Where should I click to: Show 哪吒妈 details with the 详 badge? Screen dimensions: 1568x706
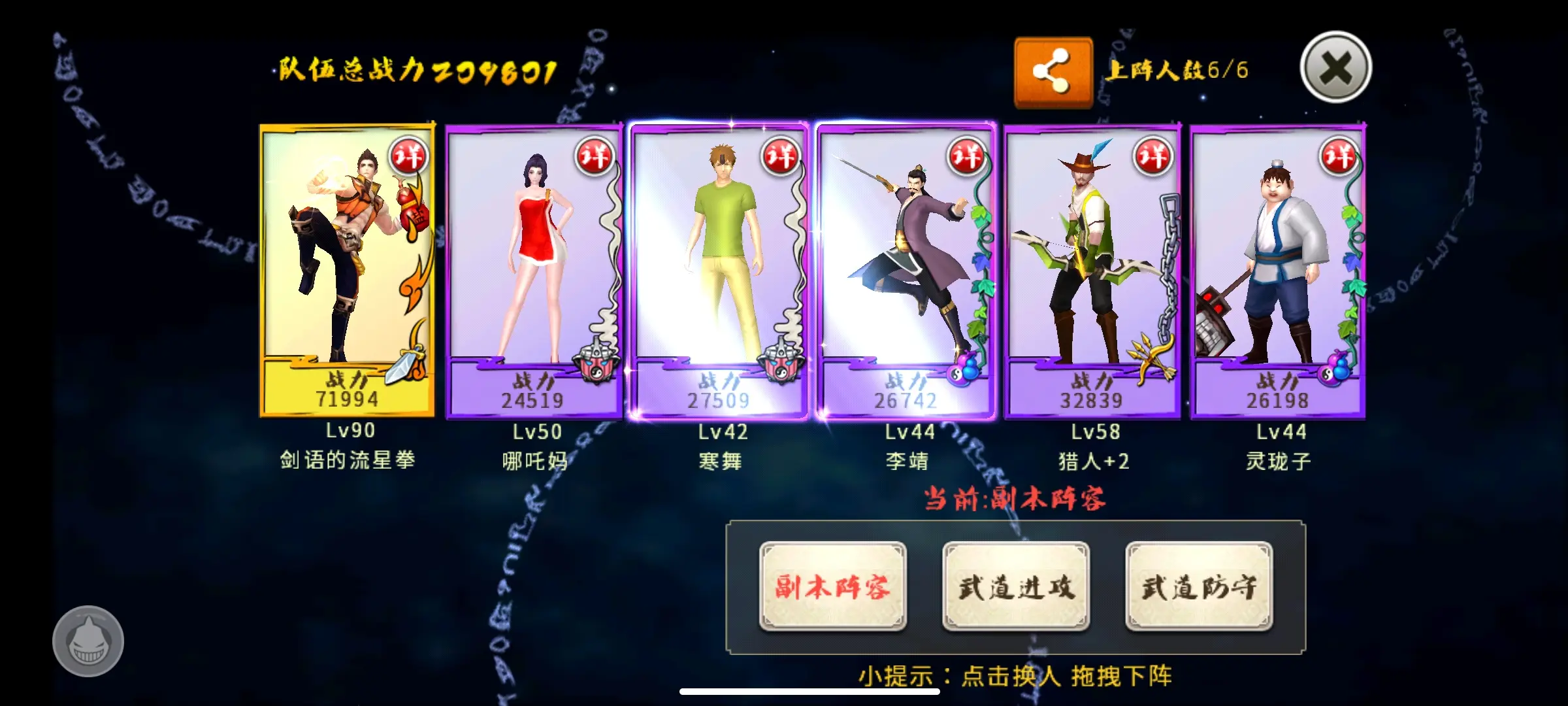click(595, 156)
